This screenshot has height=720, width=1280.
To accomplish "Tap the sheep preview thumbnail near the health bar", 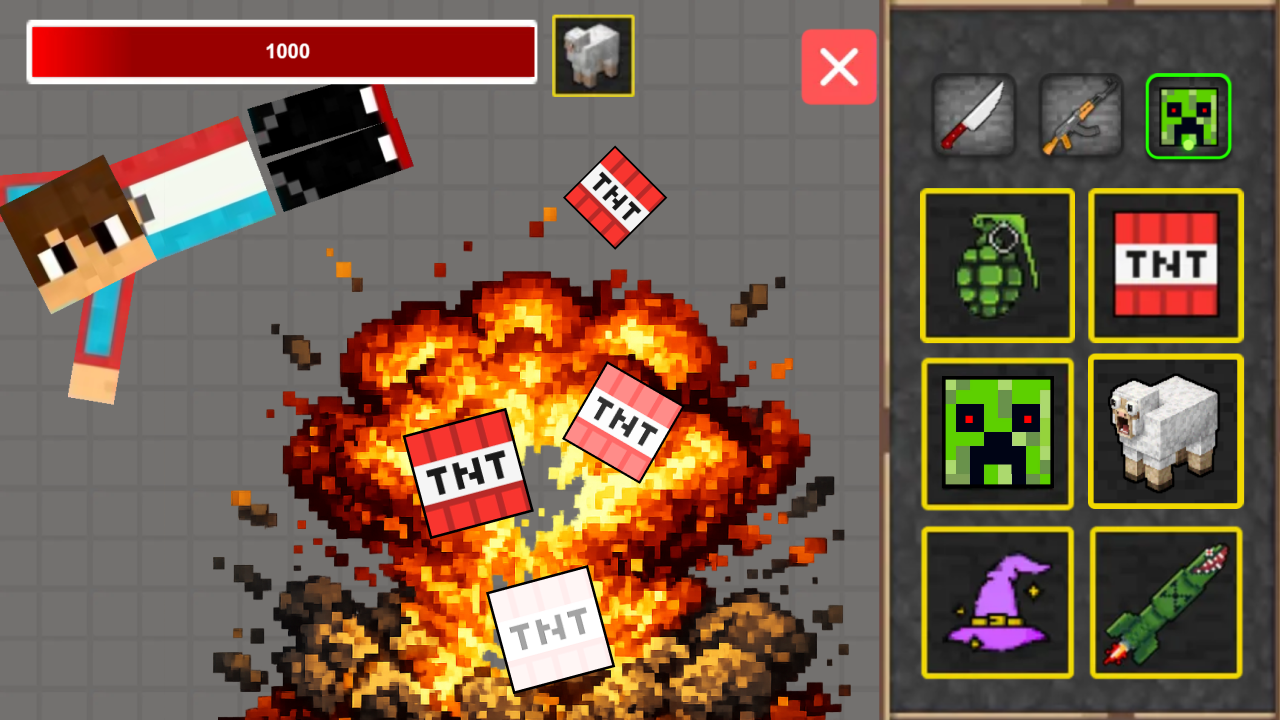I will pos(594,55).
